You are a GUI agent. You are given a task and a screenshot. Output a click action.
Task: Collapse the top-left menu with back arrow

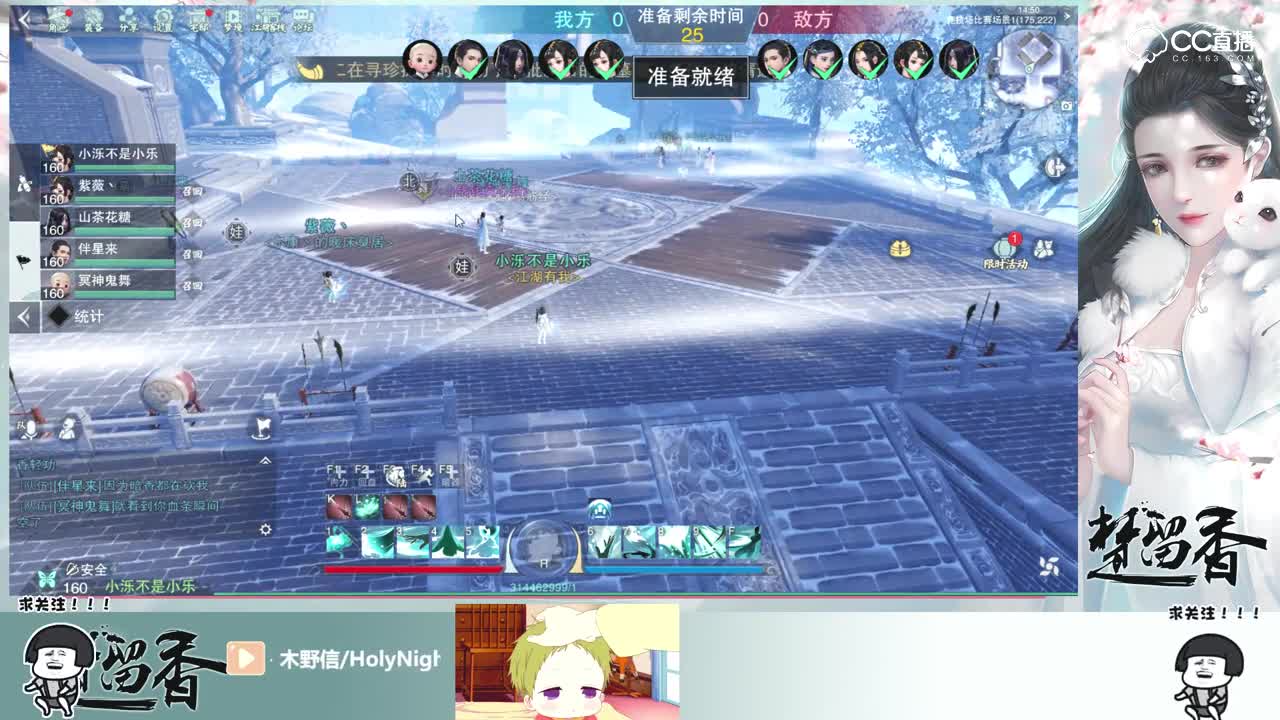point(25,20)
